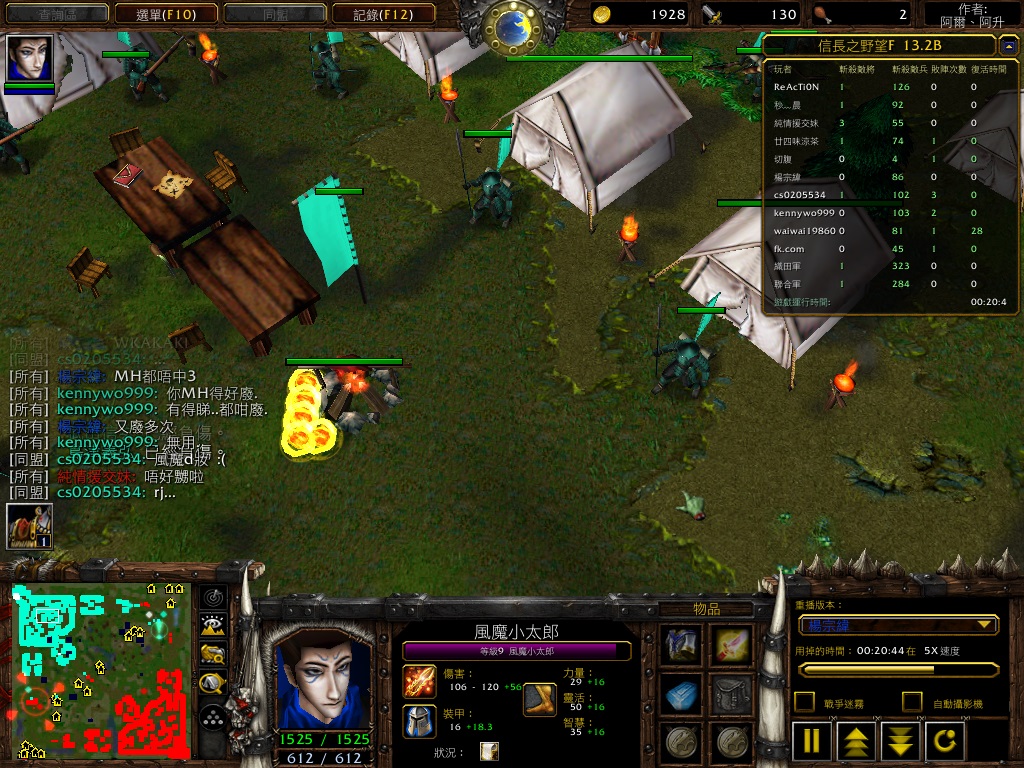This screenshot has height=768, width=1024.
Task: Open the formation movement toggle button
Action: 212,718
